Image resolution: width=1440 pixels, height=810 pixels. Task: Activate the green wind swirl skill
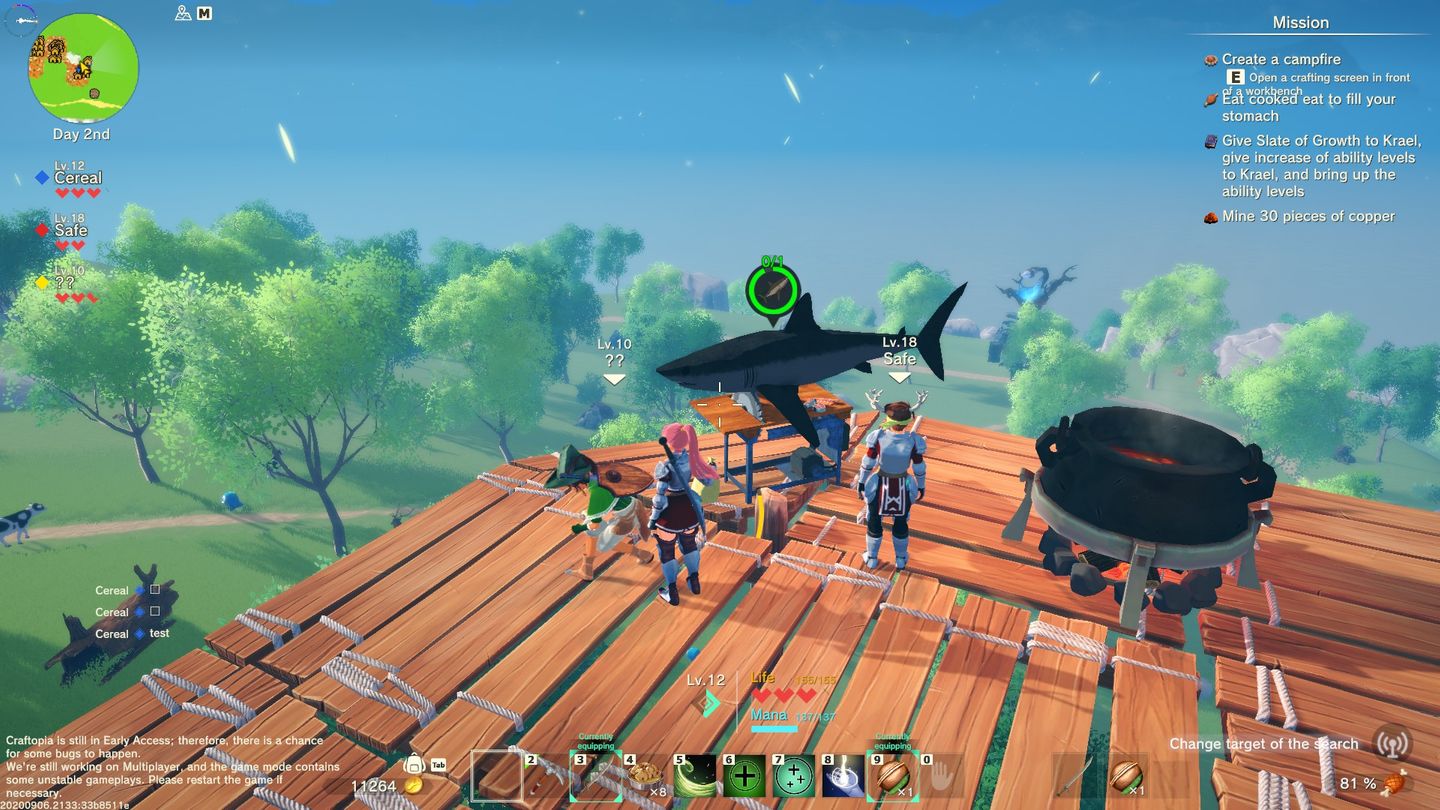click(695, 776)
